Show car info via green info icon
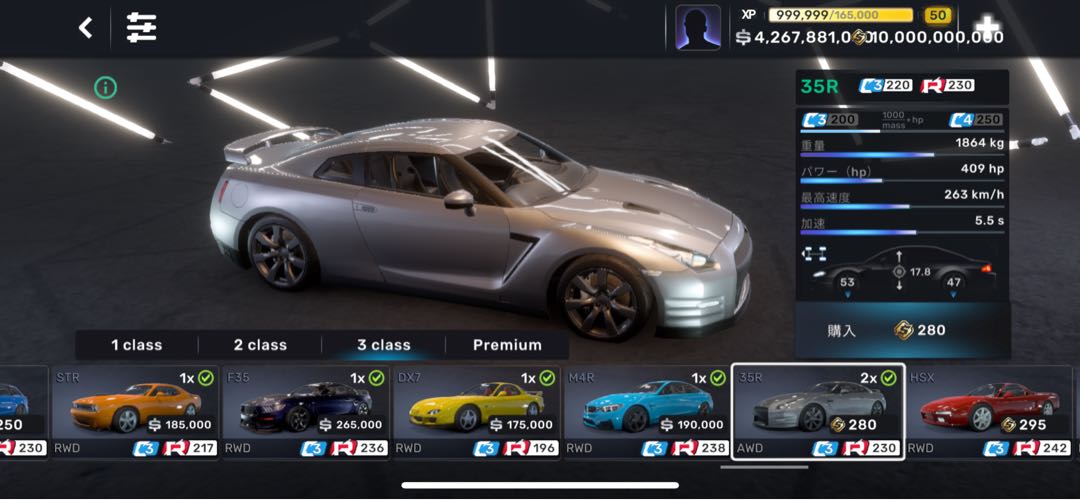This screenshot has width=1080, height=500. coord(106,88)
